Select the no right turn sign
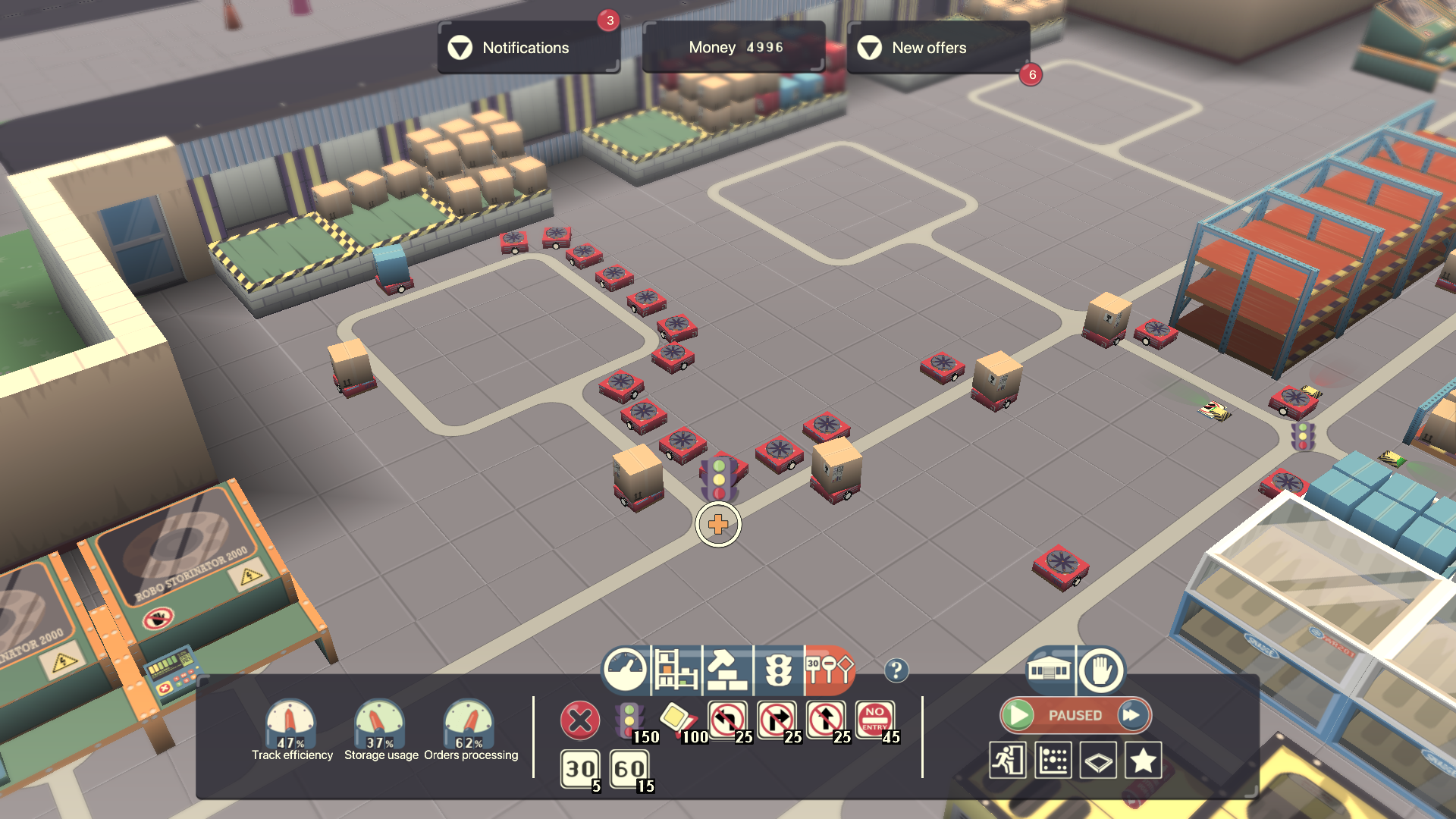 point(777,719)
